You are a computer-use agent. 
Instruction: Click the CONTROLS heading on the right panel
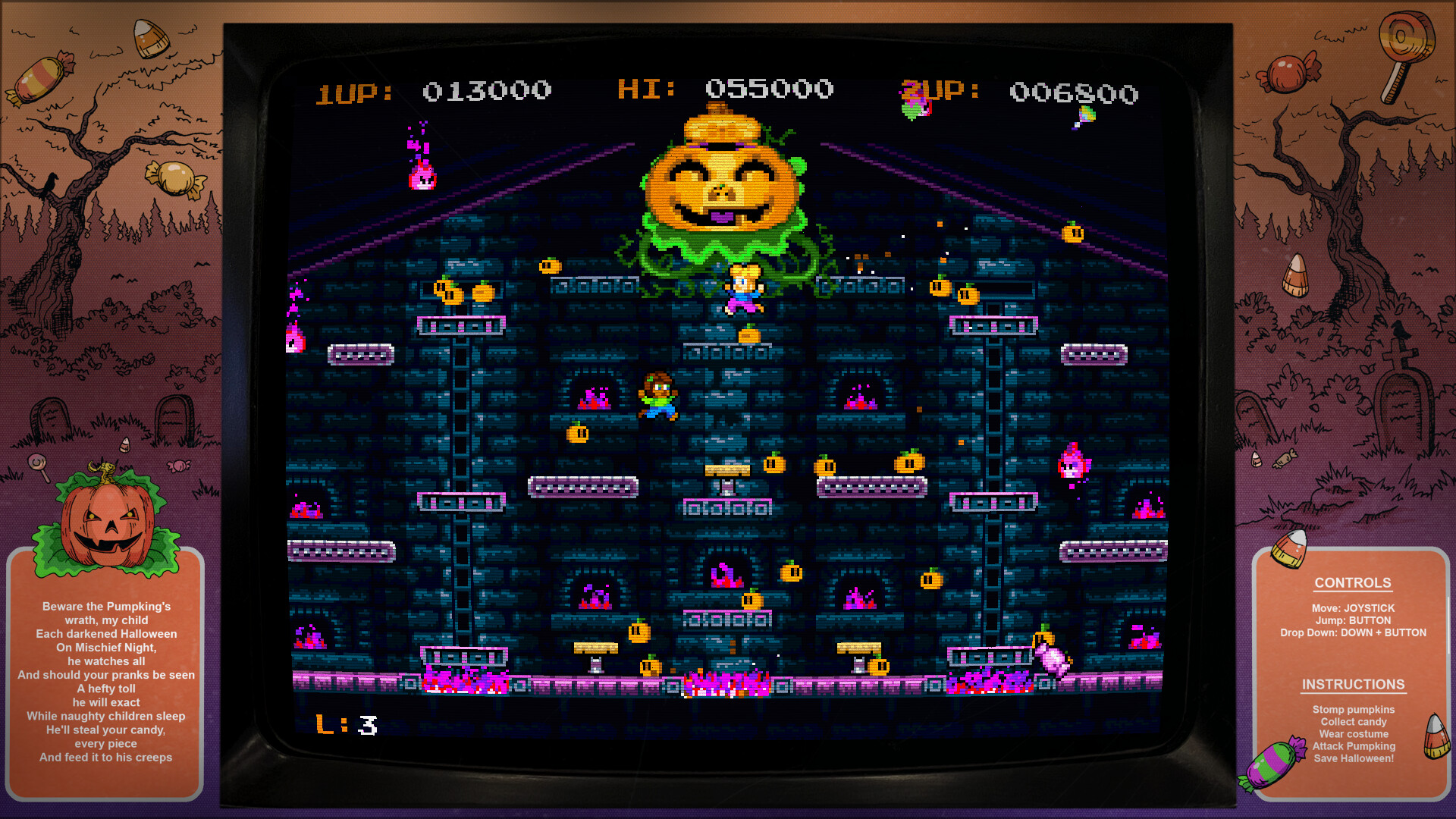(1353, 582)
